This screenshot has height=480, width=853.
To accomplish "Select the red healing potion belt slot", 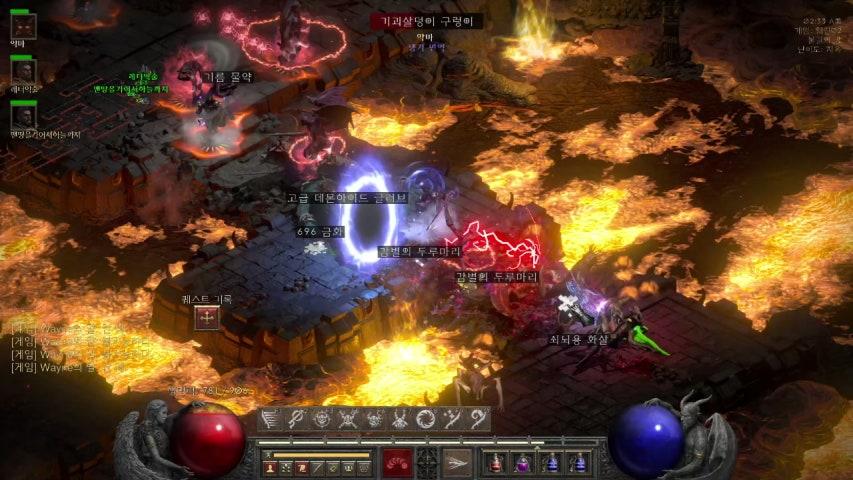I will pyautogui.click(x=497, y=462).
